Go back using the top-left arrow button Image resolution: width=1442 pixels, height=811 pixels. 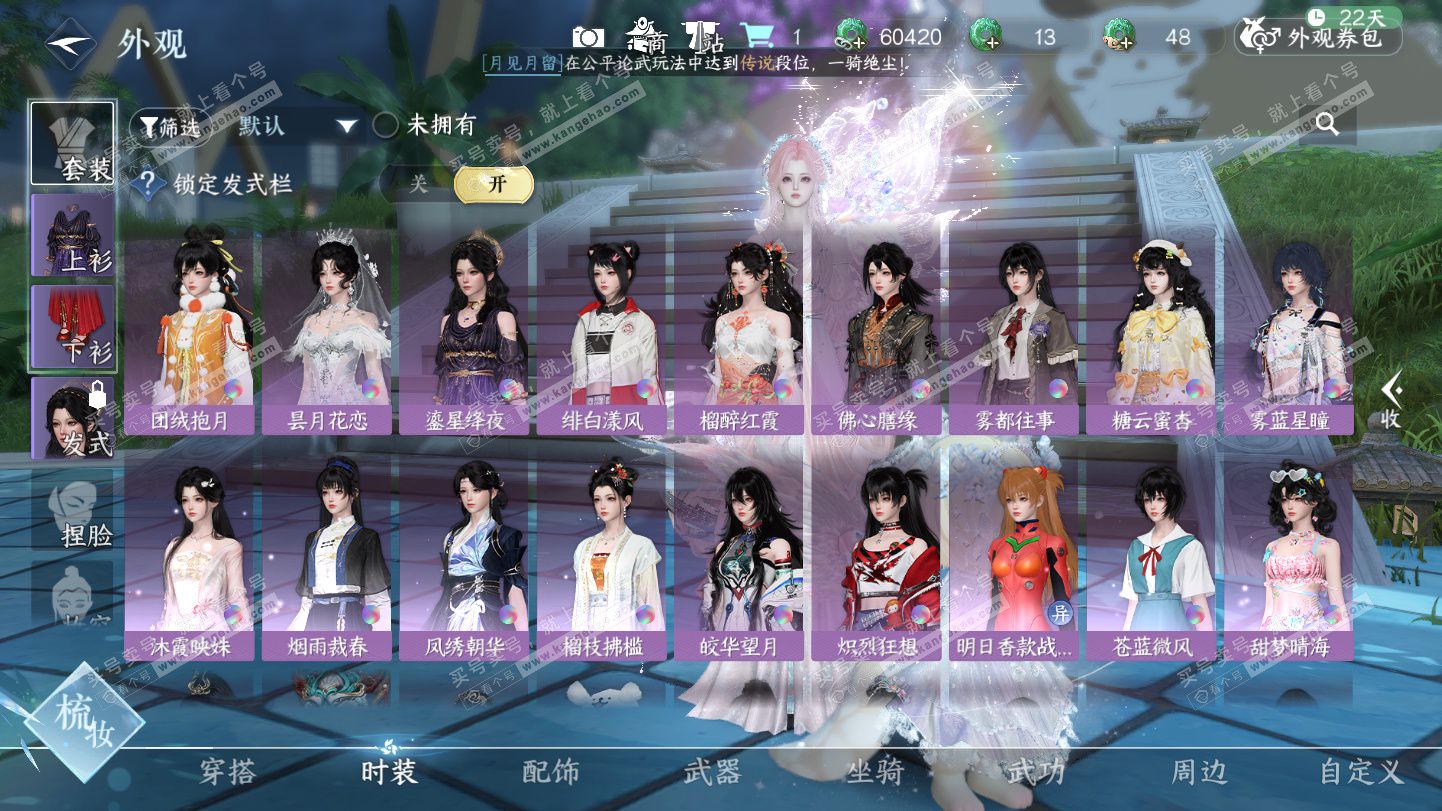coord(69,44)
